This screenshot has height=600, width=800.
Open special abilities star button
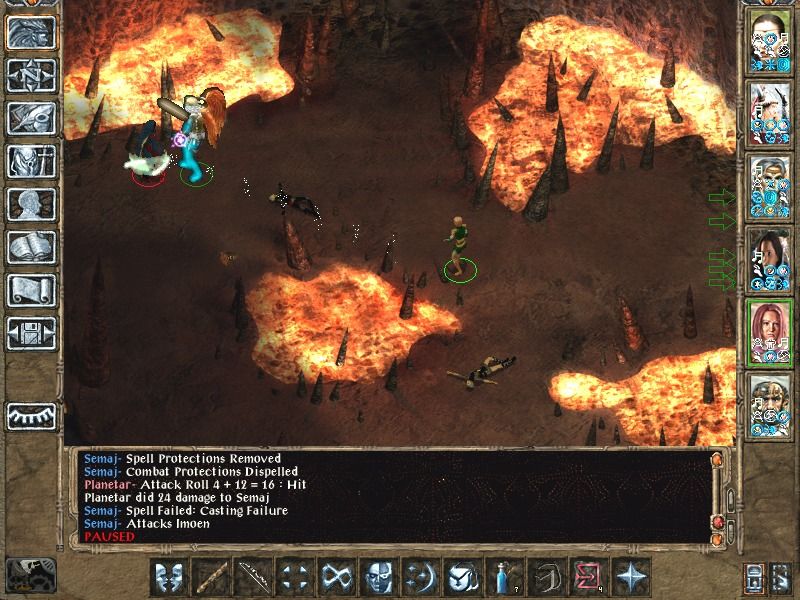click(x=631, y=577)
